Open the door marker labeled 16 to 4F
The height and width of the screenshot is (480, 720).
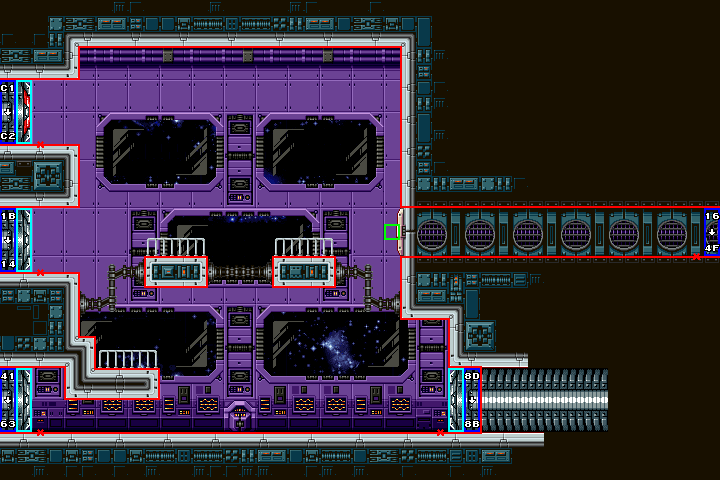pyautogui.click(x=711, y=232)
